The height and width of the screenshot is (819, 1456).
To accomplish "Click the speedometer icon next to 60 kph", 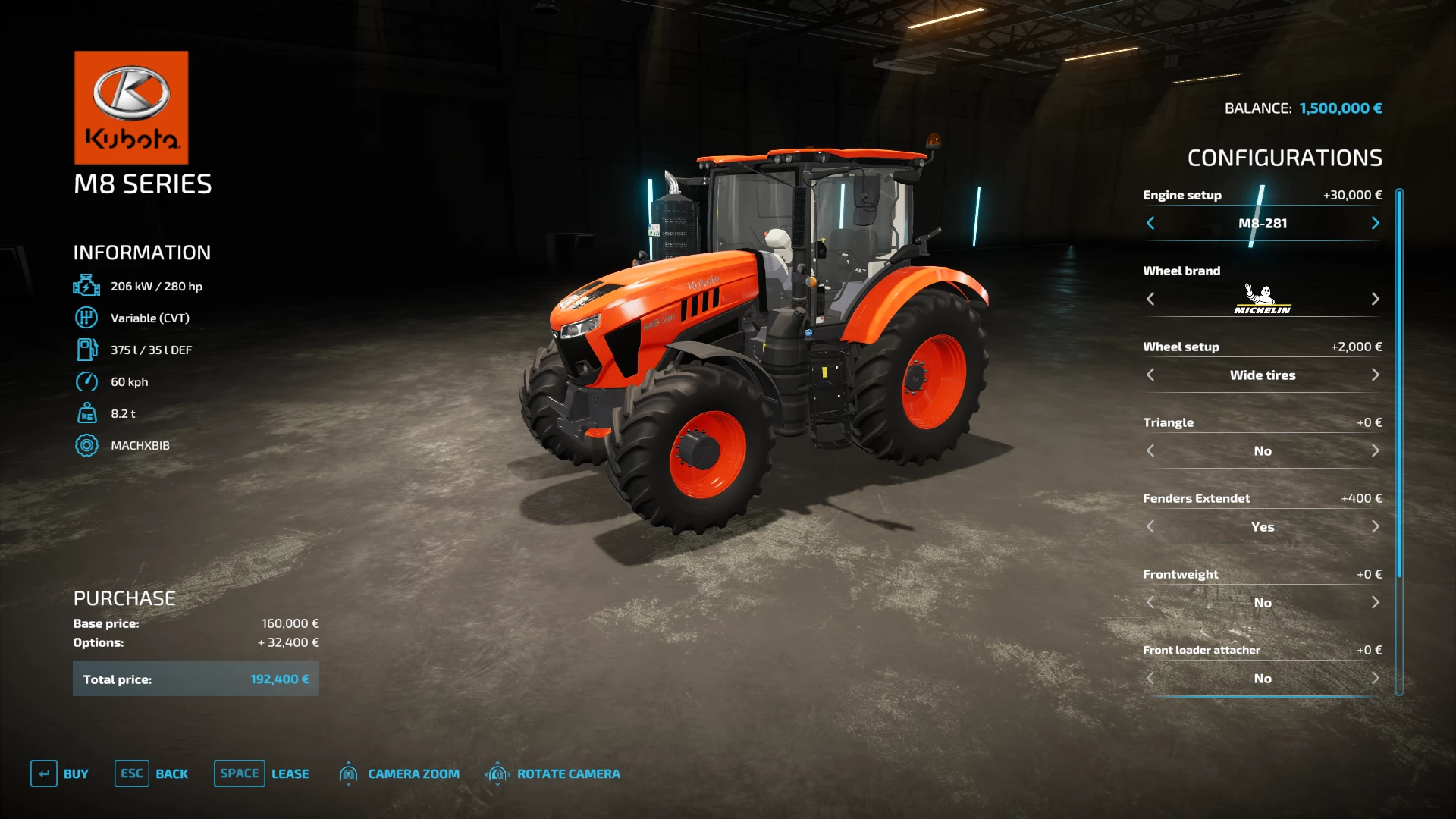I will pos(87,382).
